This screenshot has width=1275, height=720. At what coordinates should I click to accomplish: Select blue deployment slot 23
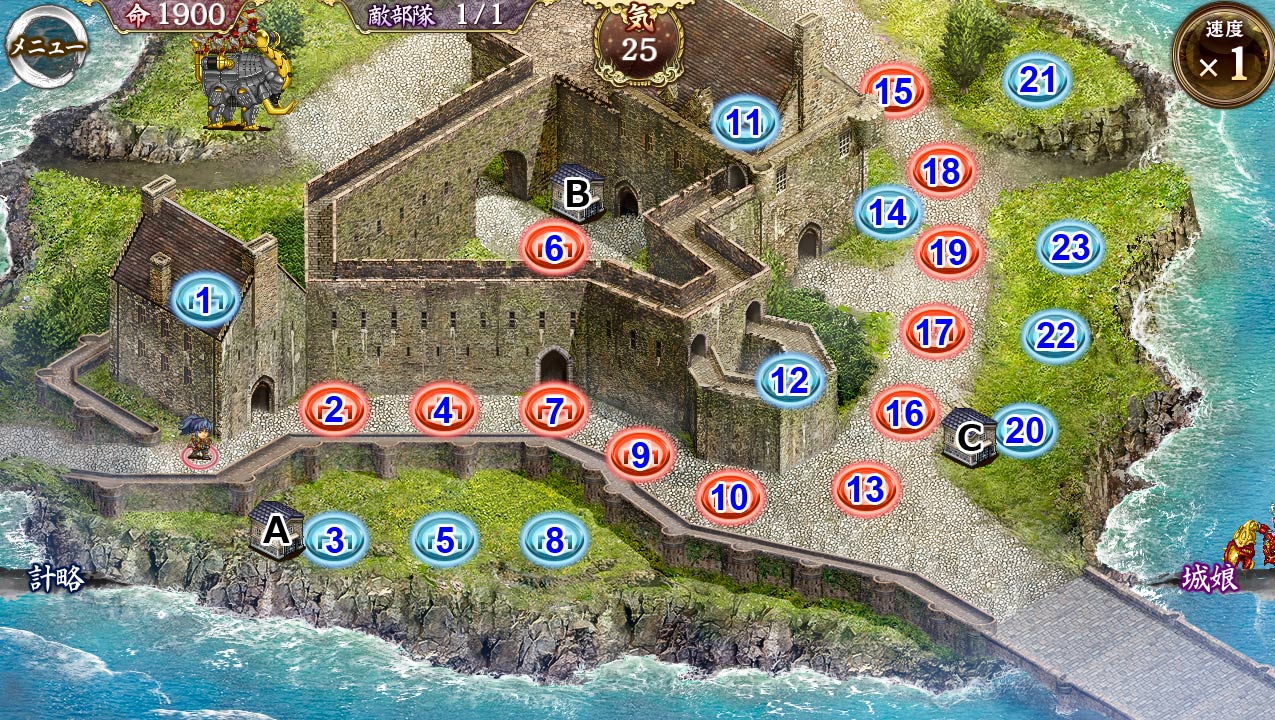1070,247
